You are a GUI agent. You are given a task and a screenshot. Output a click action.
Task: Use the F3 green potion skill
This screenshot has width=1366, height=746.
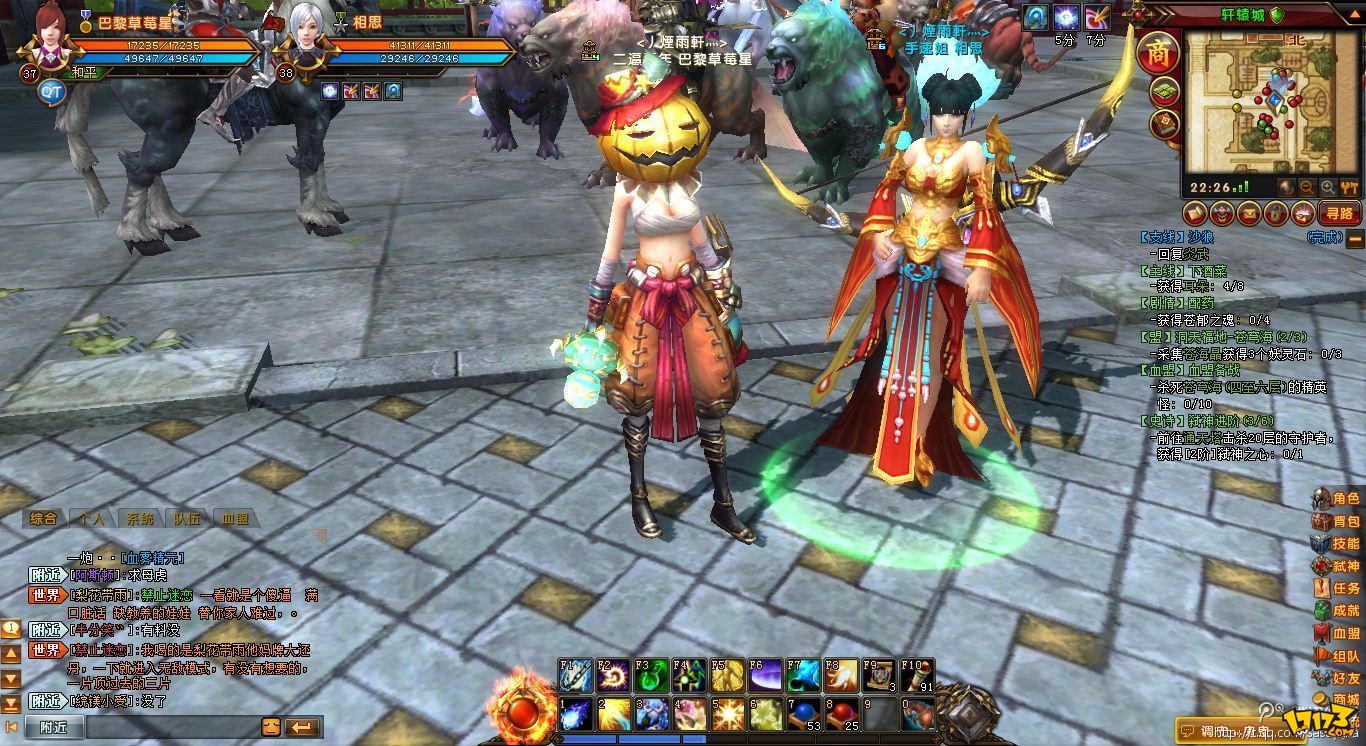click(x=650, y=676)
